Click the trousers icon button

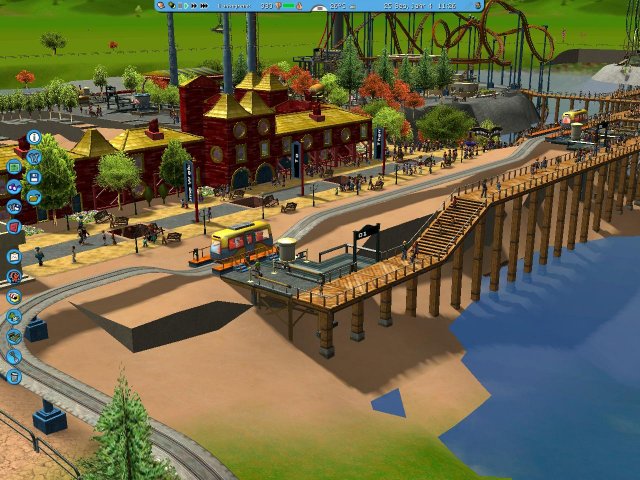coord(33,157)
